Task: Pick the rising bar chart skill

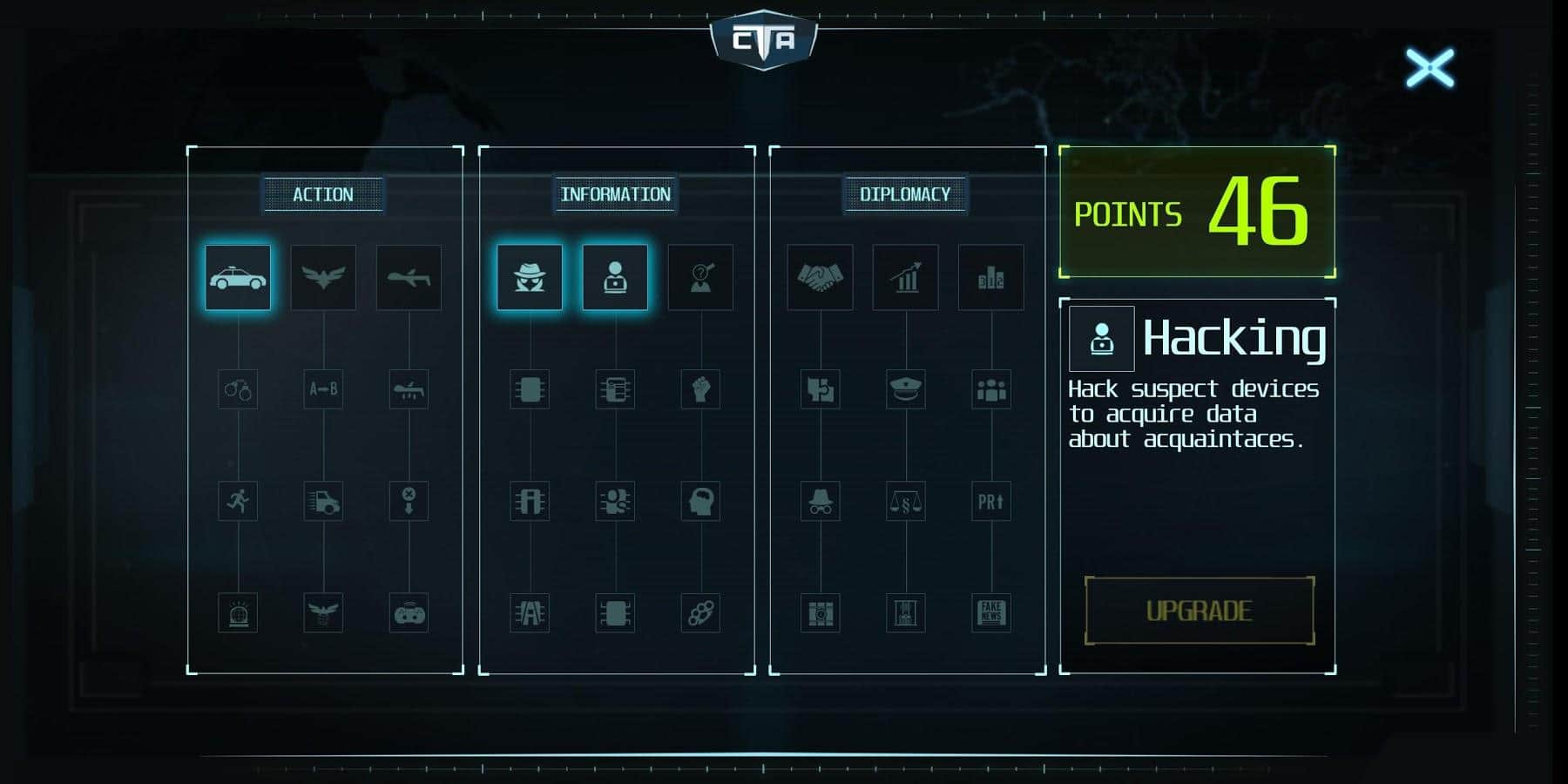Action: (x=905, y=278)
